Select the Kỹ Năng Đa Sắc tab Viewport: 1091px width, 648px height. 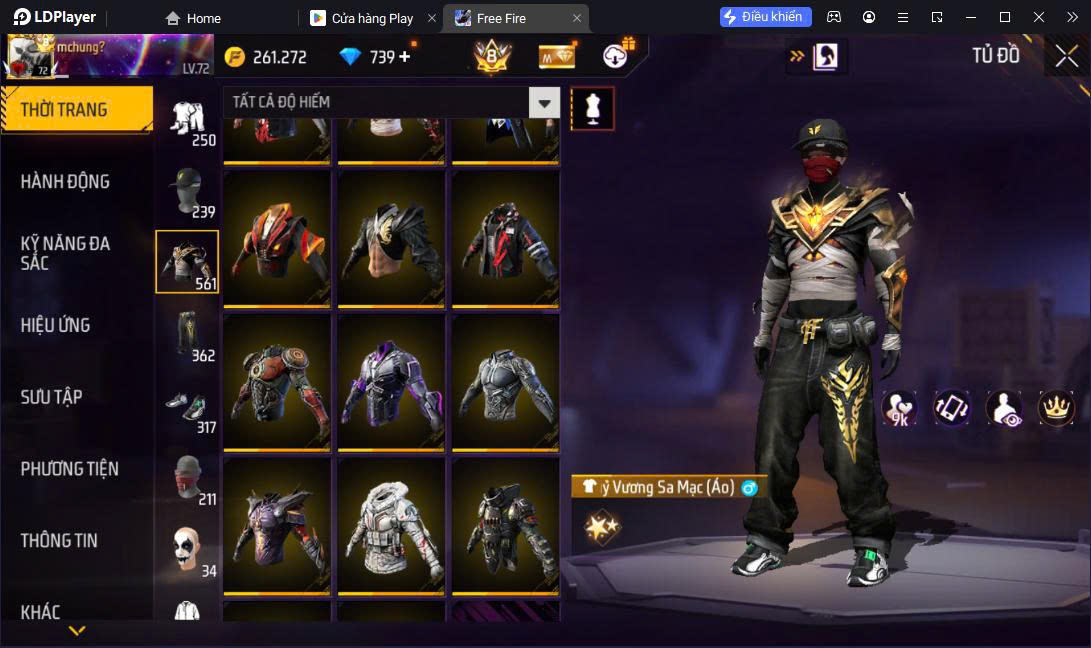66,253
